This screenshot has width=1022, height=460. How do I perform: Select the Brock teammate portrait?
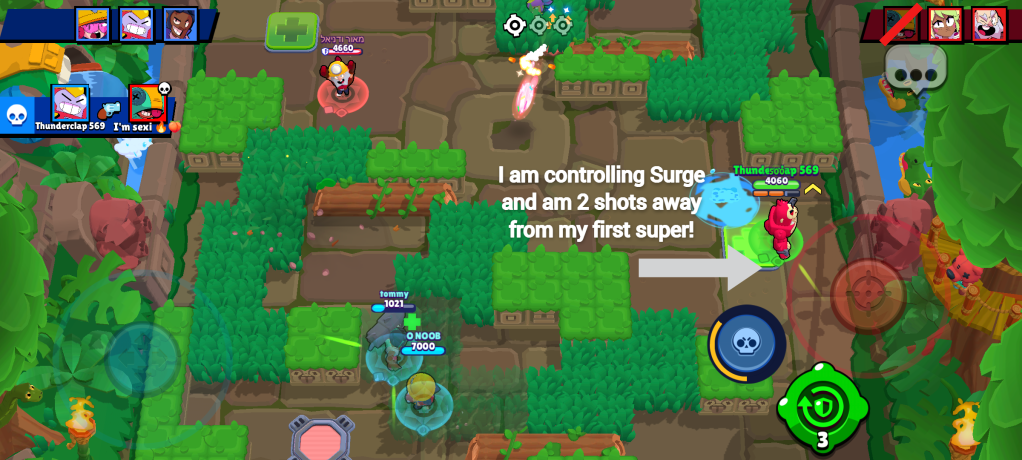[180, 24]
